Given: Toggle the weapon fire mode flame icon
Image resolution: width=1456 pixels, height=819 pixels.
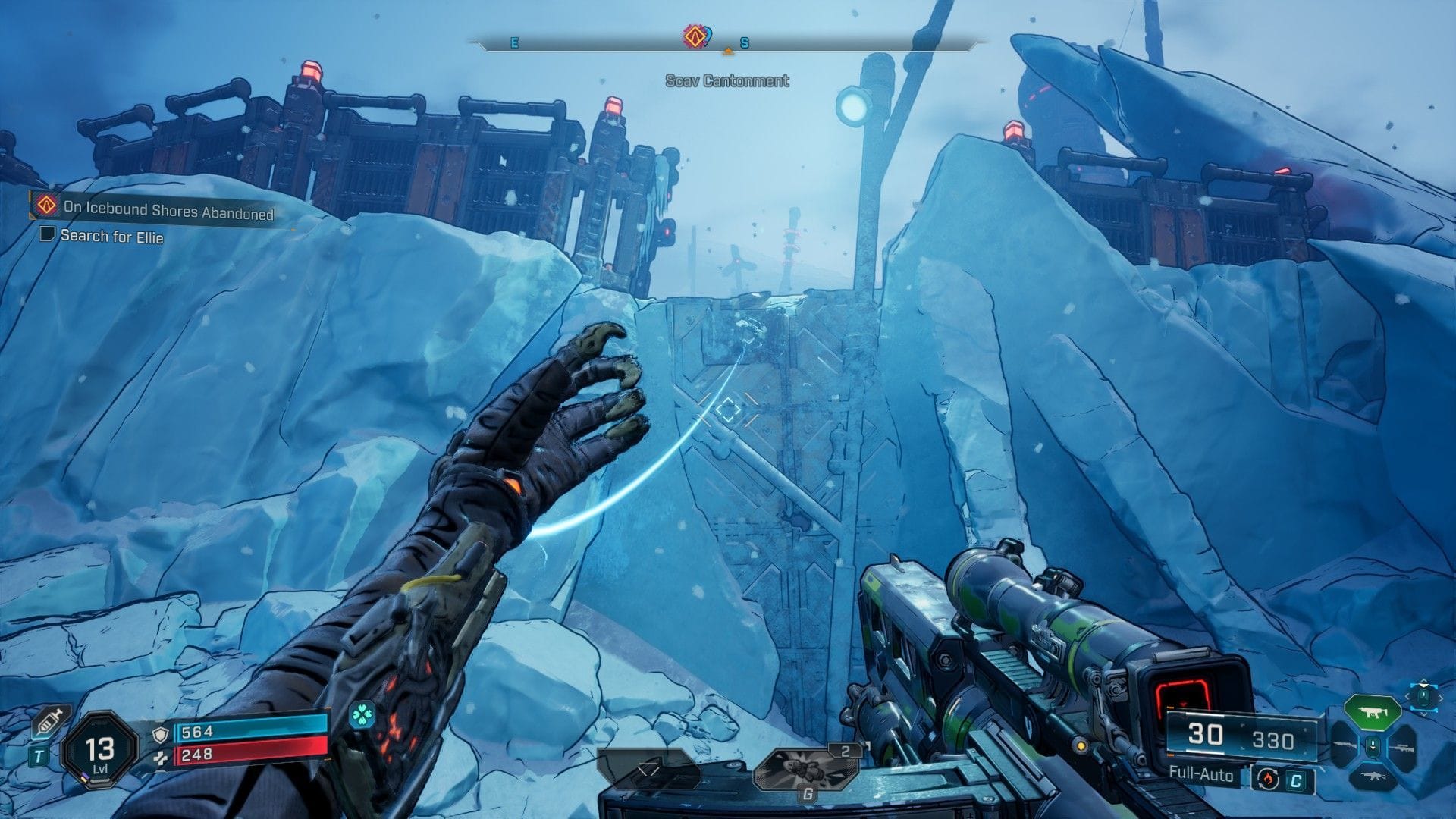Looking at the screenshot, I should click(1266, 778).
